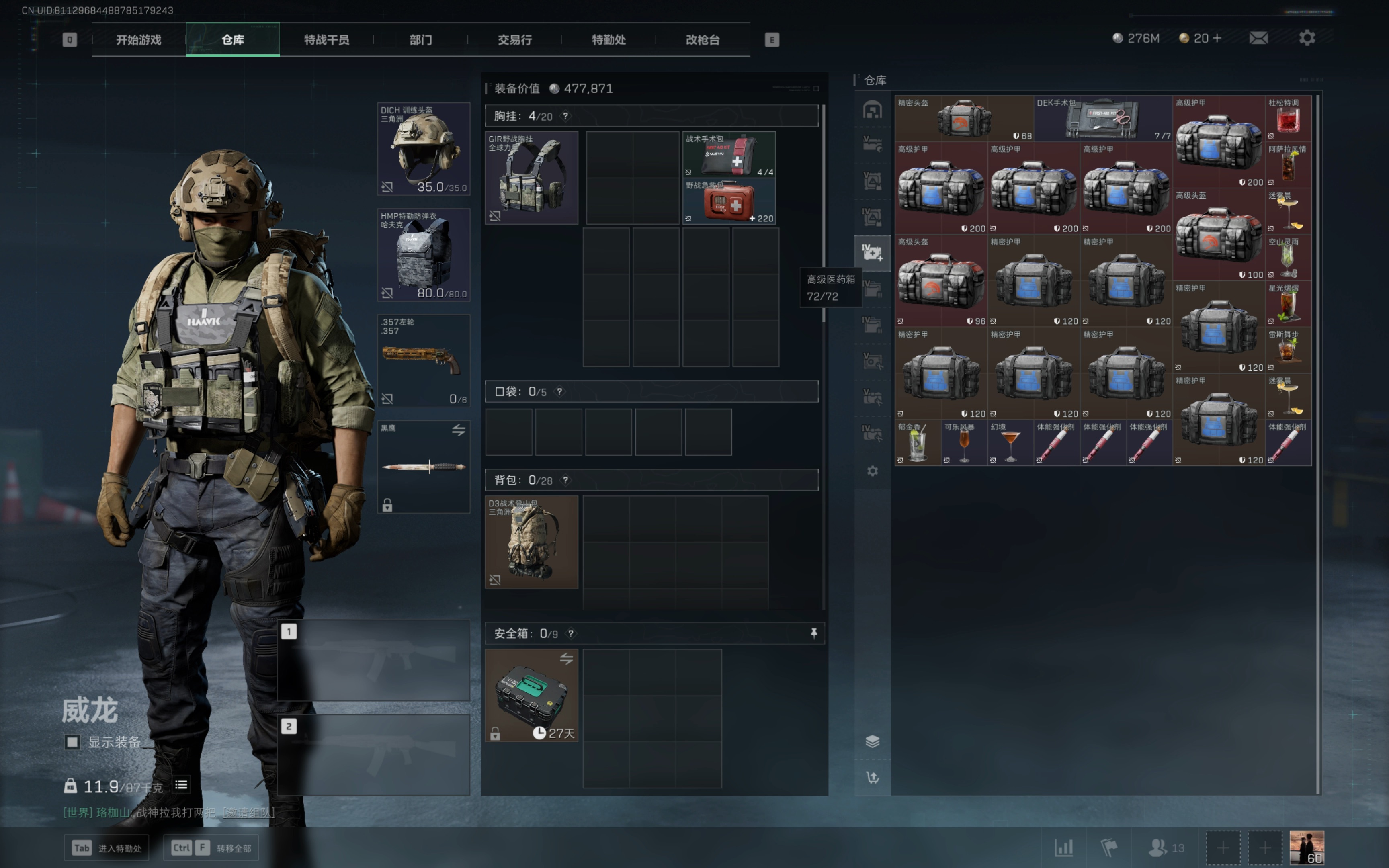Select the 特勤处 tab
This screenshot has width=1389, height=868.
[608, 40]
